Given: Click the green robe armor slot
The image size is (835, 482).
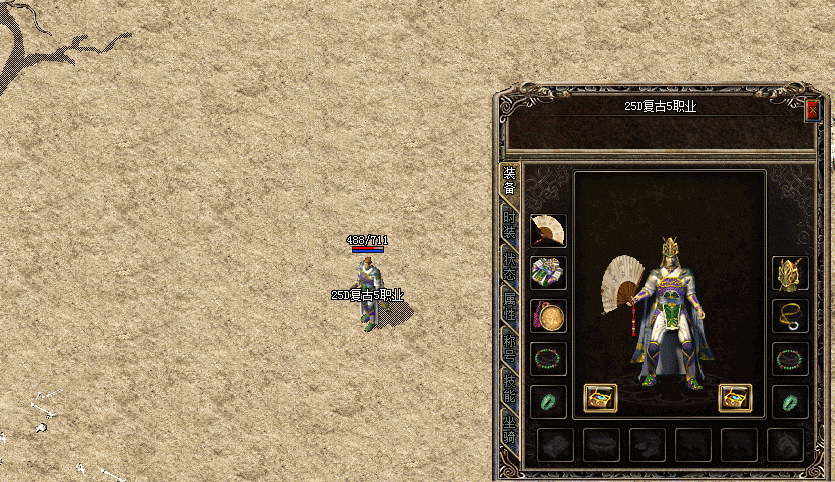Looking at the screenshot, I should [548, 273].
